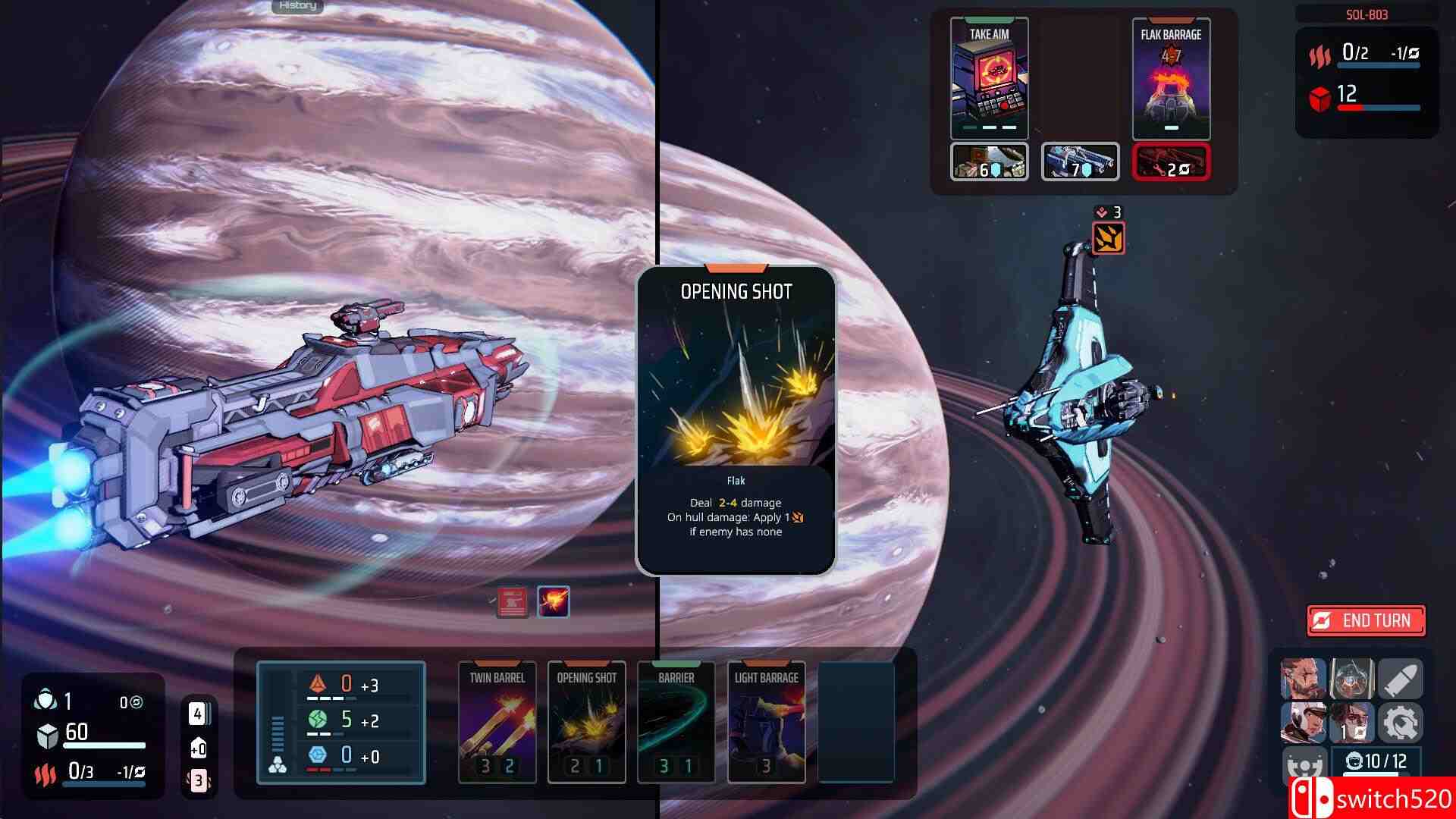The height and width of the screenshot is (819, 1456).
Task: Click the red draw pile icon below your ship
Action: pyautogui.click(x=511, y=601)
